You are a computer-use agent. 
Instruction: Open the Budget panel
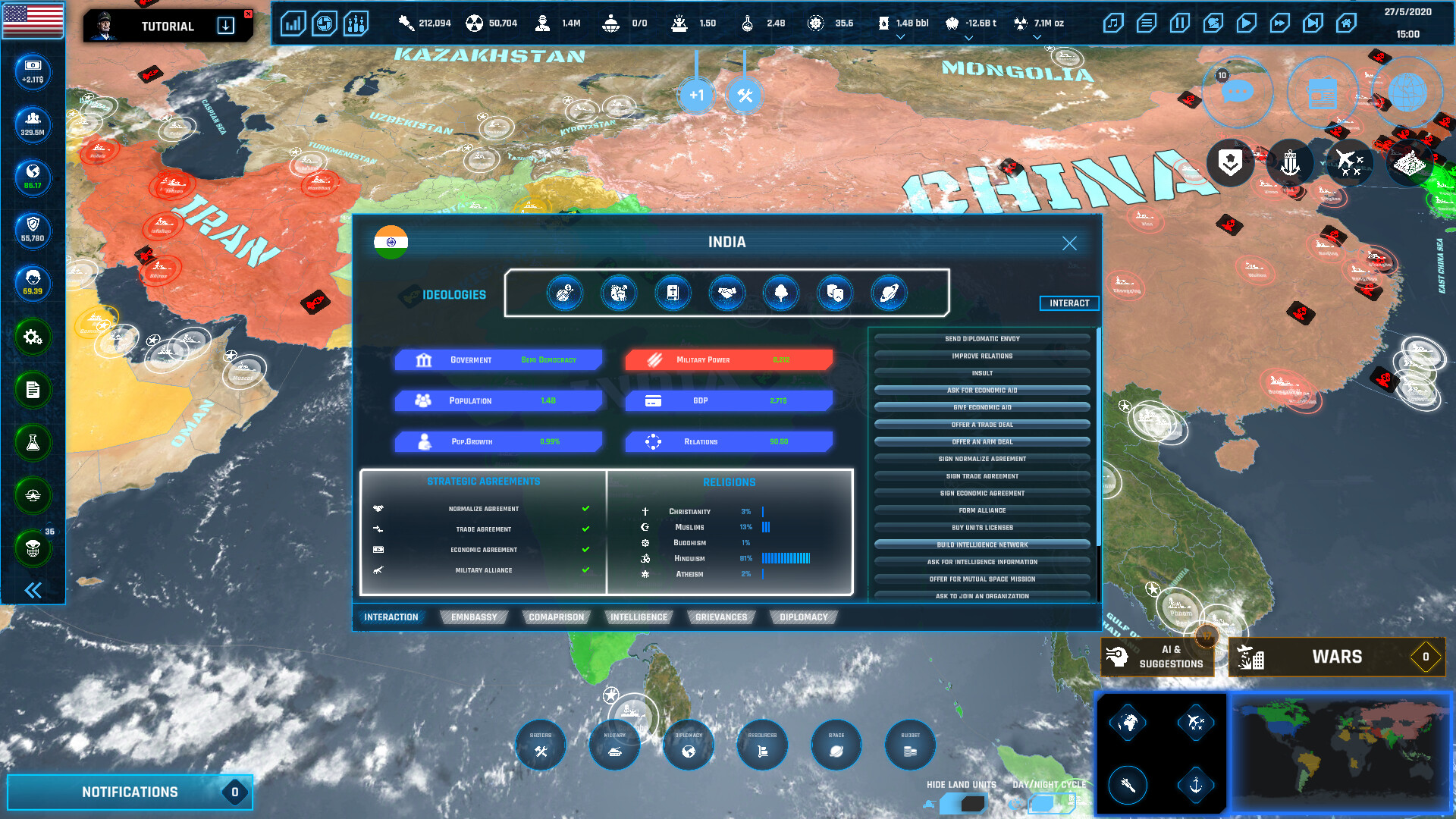click(909, 745)
